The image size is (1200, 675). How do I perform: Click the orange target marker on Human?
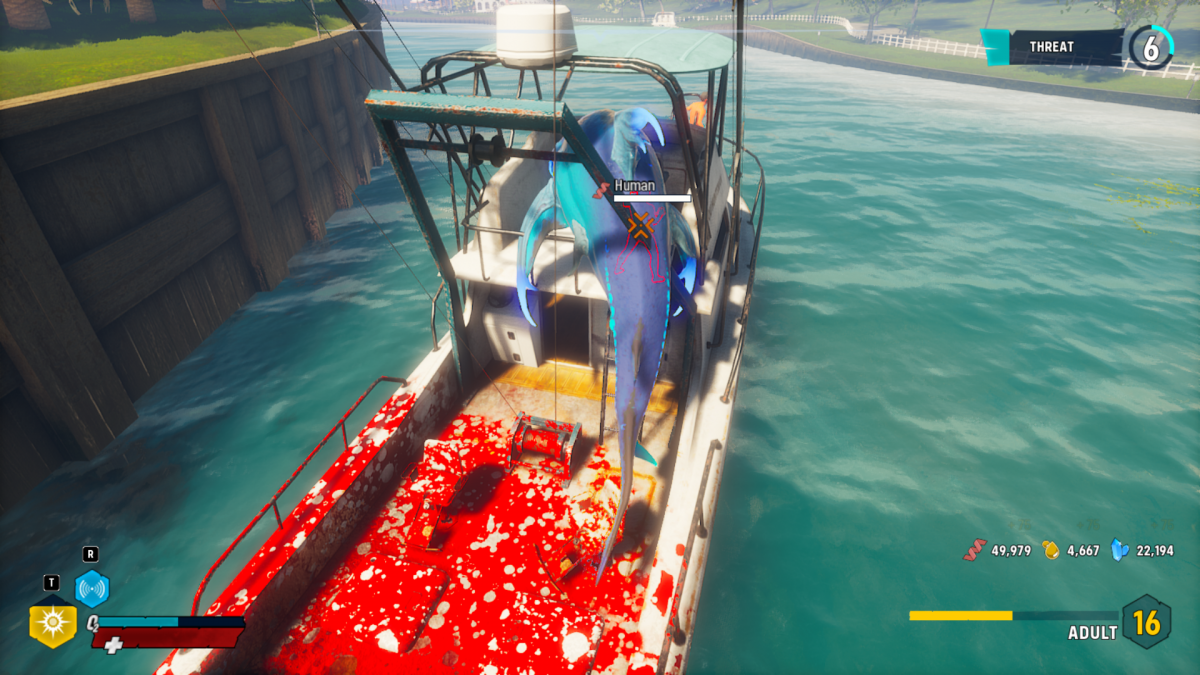pos(640,226)
